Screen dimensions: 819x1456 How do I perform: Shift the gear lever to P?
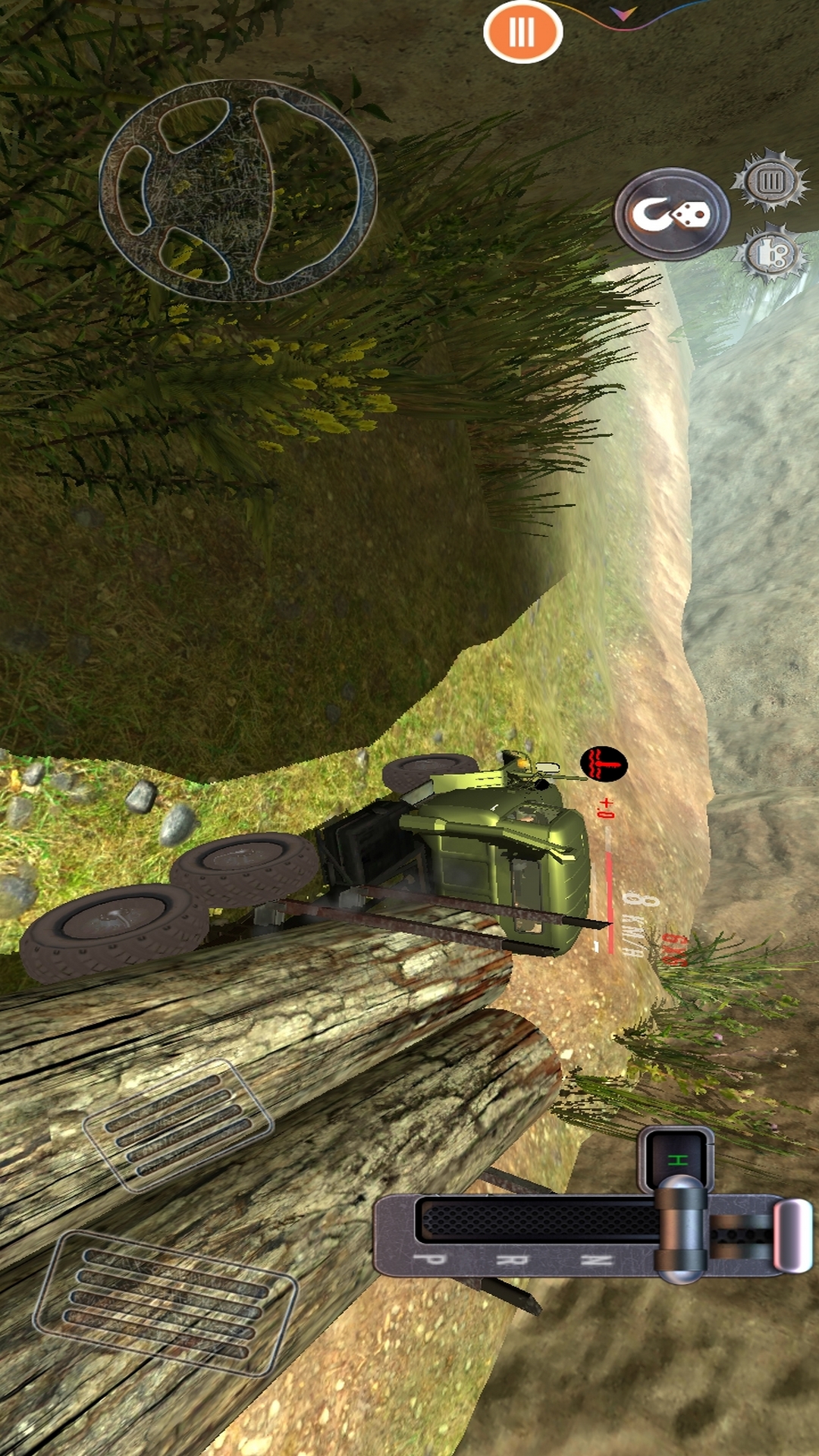tap(431, 1260)
